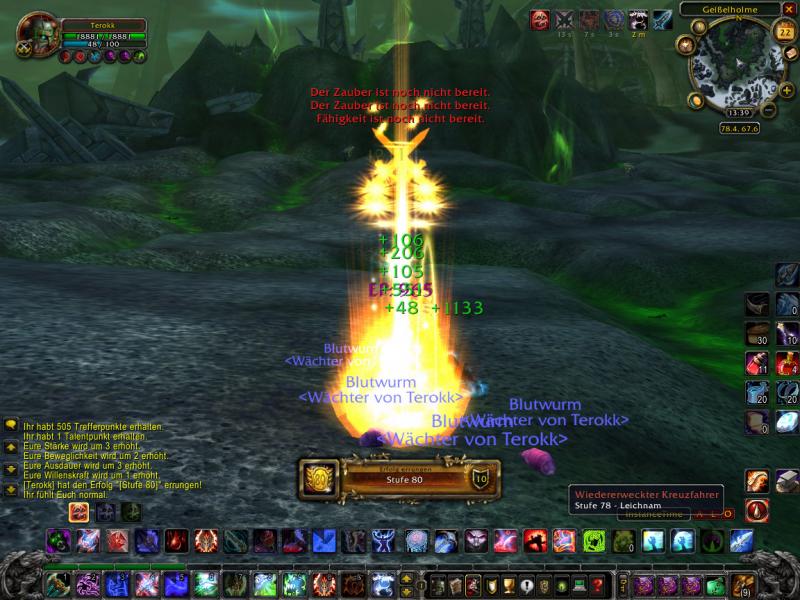Activate the red blood drop ability icon
Viewport: 800px width, 600px height.
(x=757, y=510)
